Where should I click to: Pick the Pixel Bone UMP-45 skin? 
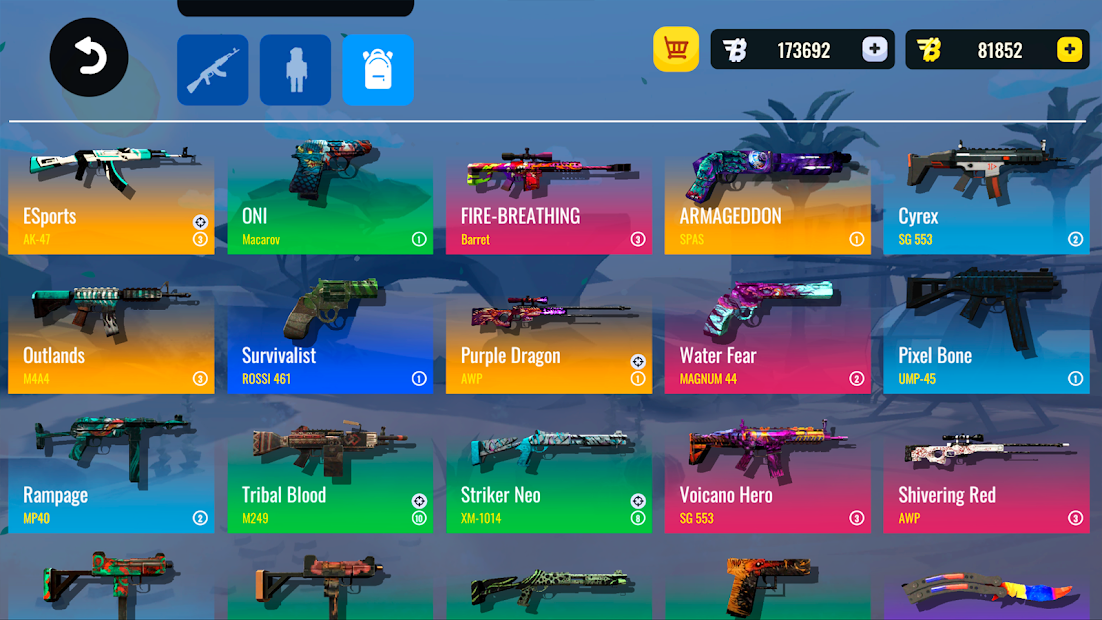[986, 338]
